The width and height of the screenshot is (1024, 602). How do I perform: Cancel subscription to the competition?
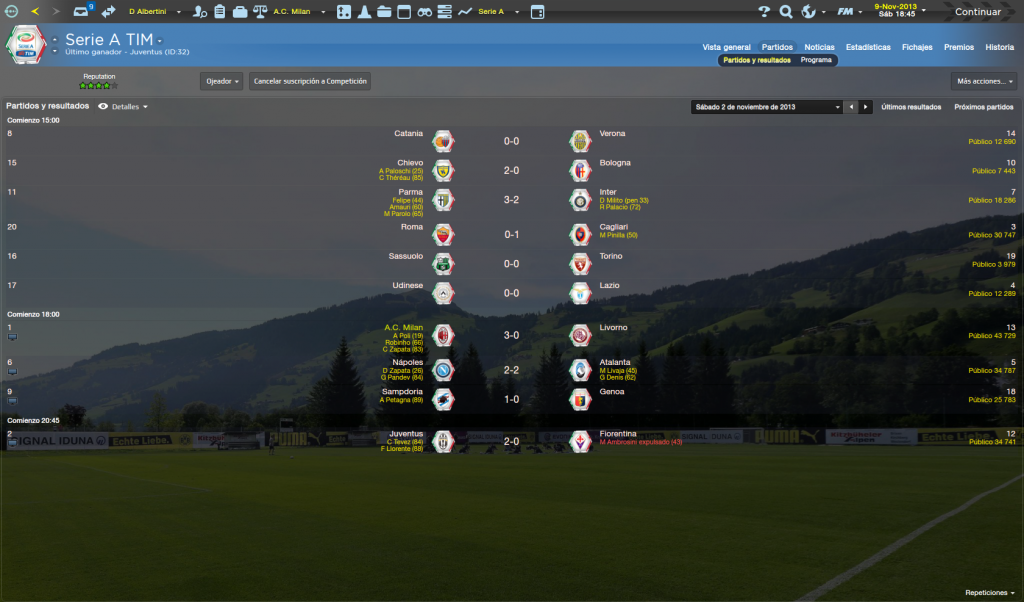tap(310, 81)
